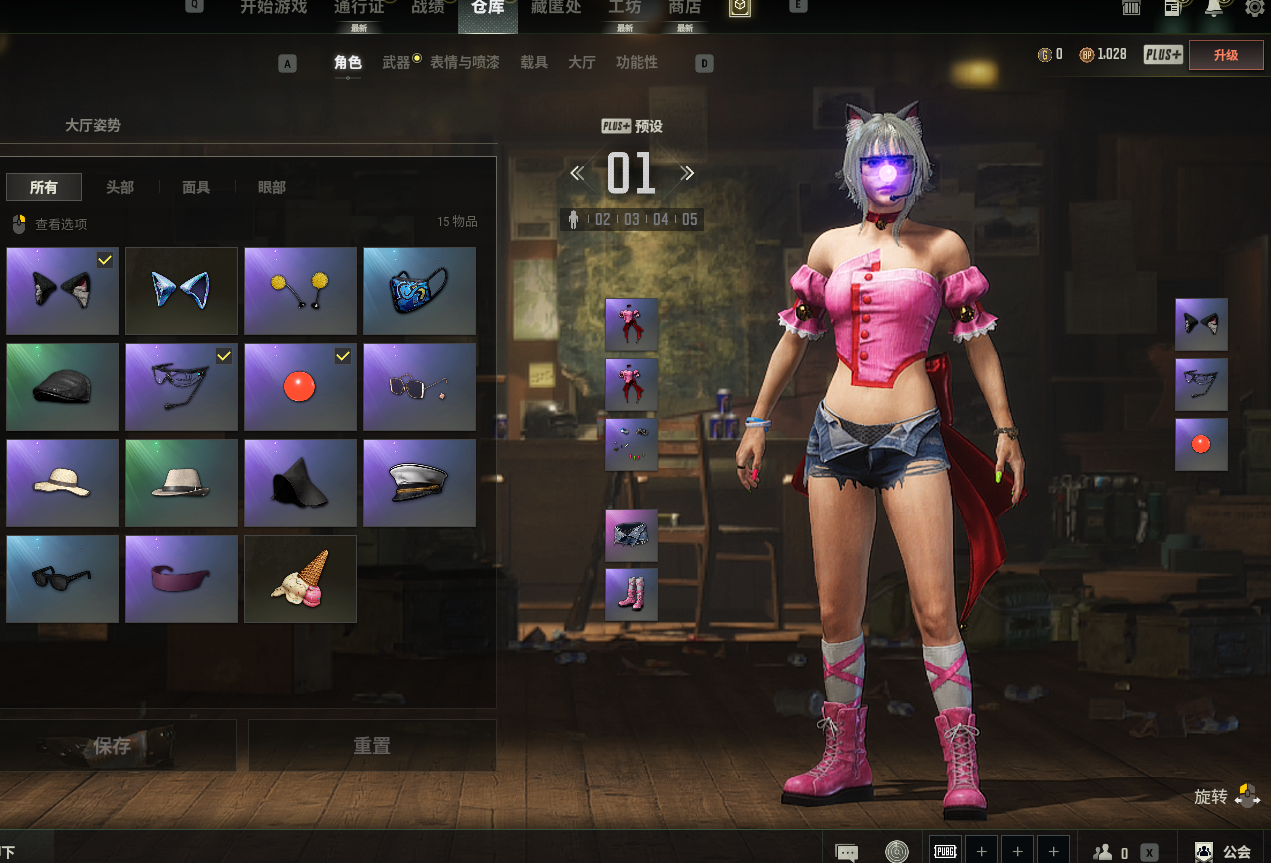This screenshot has width=1271, height=863.
Task: Go to next preset with right arrows
Action: pyautogui.click(x=687, y=173)
